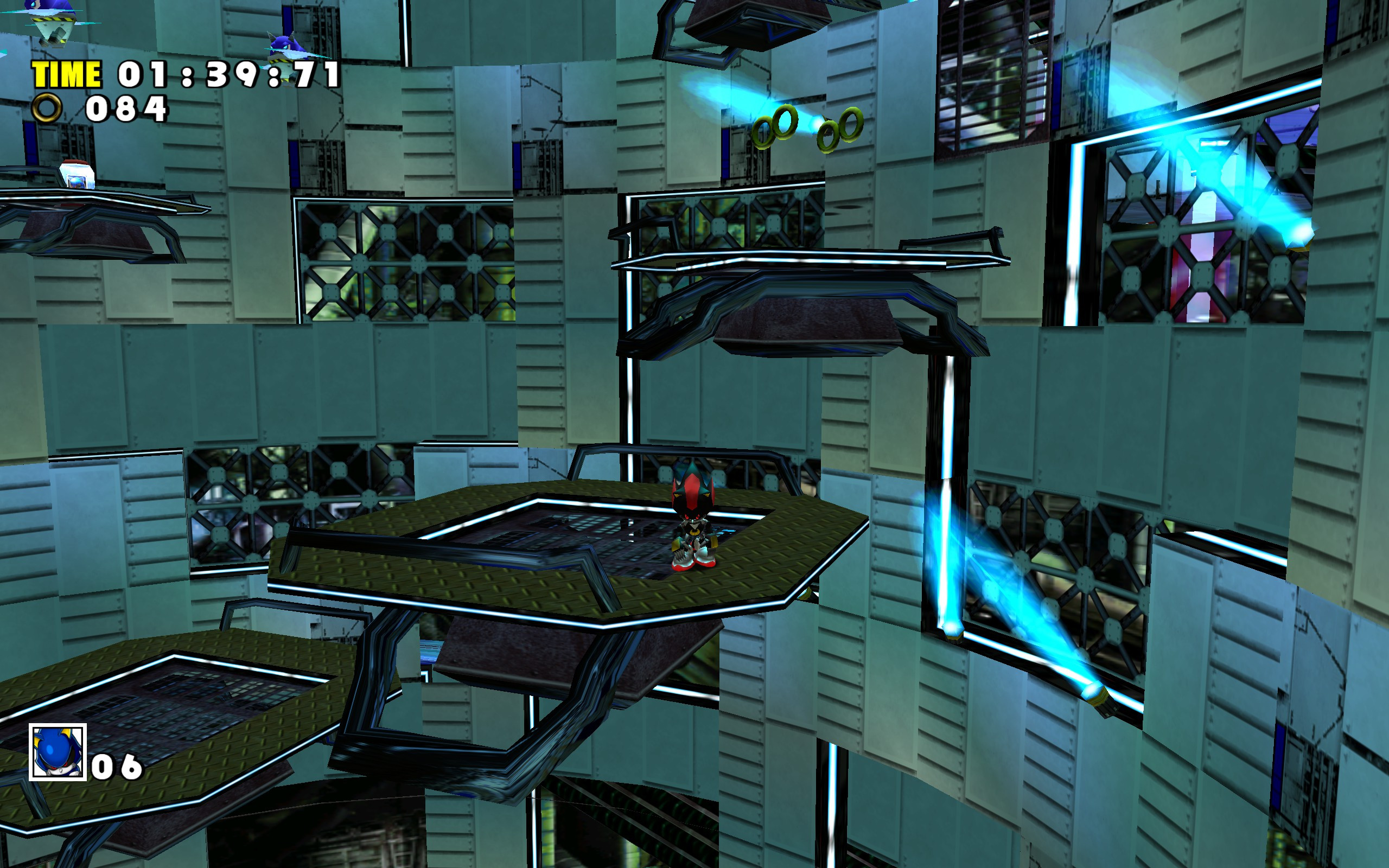
Task: Click the timer reading 01:39:71
Action: [x=230, y=75]
